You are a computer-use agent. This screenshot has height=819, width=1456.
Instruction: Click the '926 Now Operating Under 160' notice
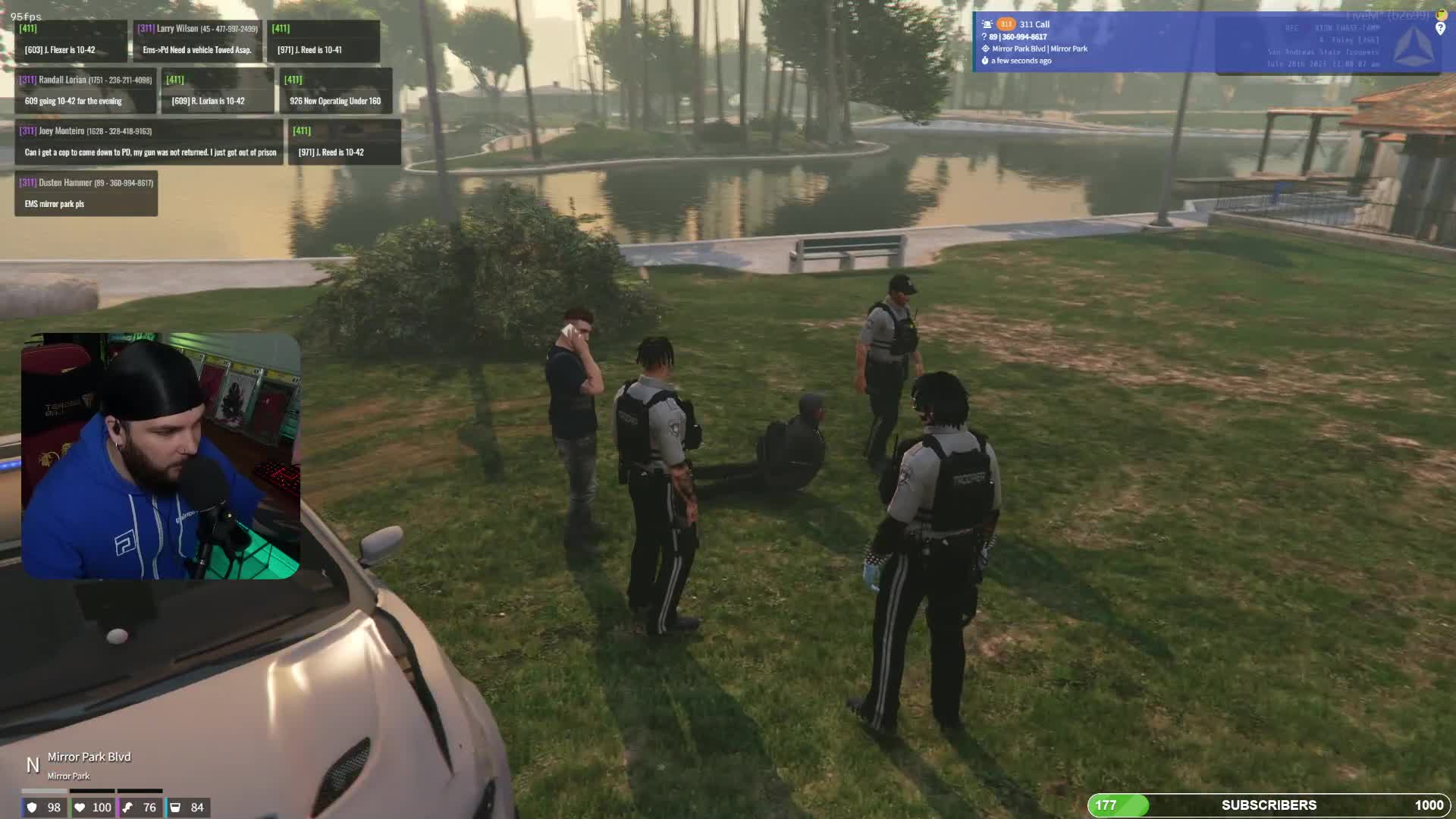tap(335, 92)
